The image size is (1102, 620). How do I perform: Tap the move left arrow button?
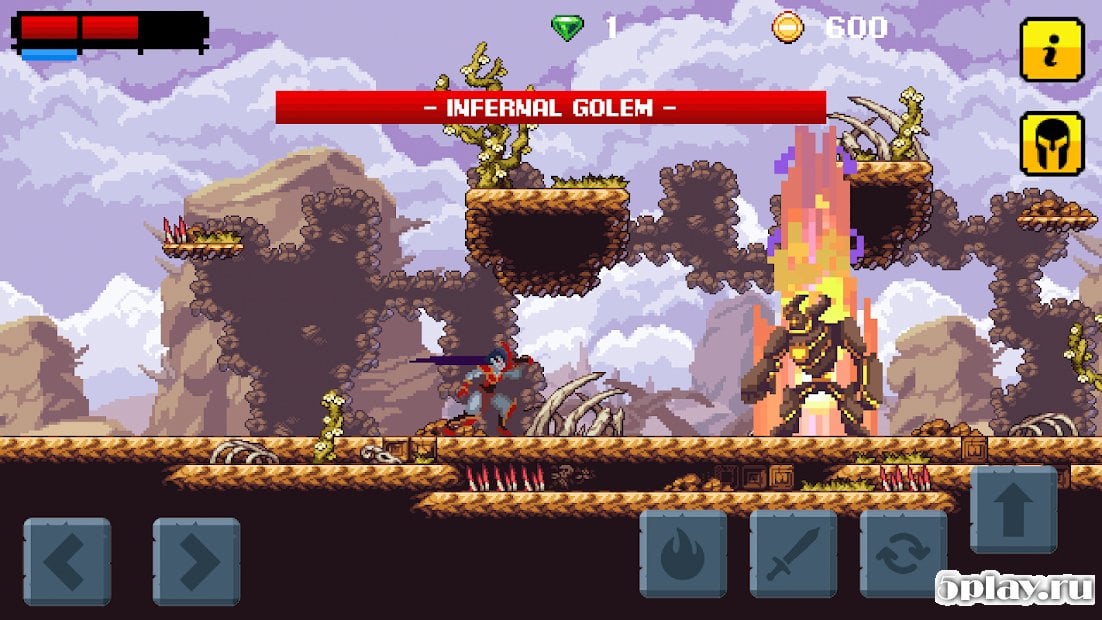pos(67,561)
